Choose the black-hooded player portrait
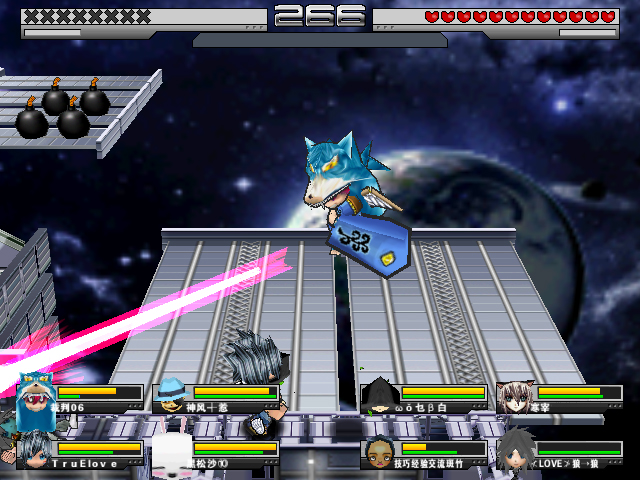 380,395
